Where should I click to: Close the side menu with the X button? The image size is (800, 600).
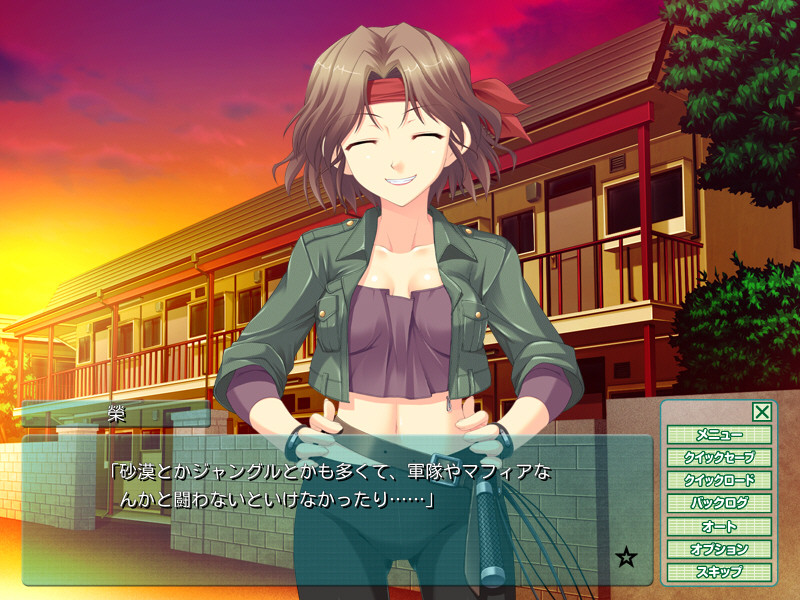[761, 411]
